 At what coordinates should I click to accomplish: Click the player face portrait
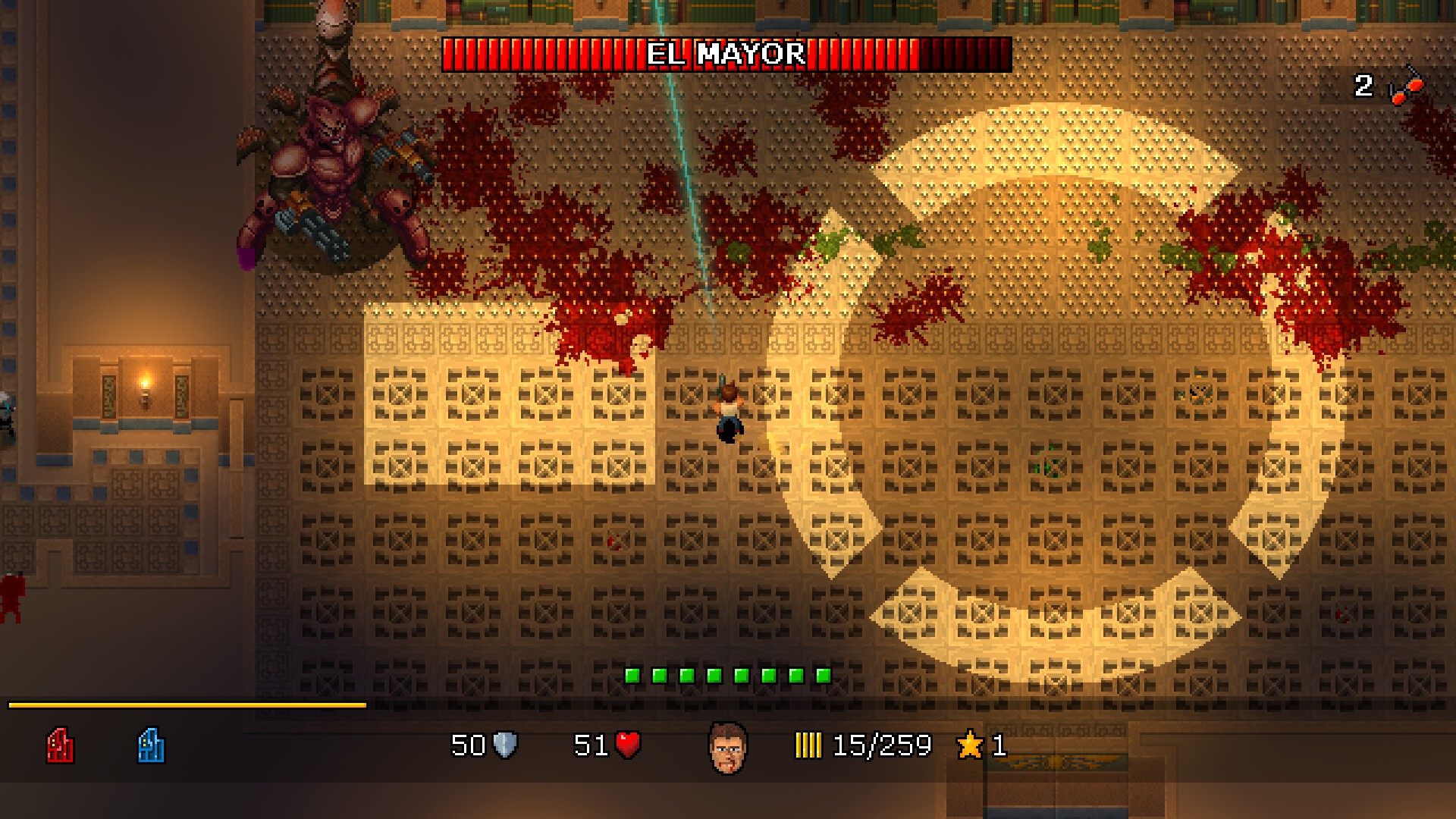727,748
